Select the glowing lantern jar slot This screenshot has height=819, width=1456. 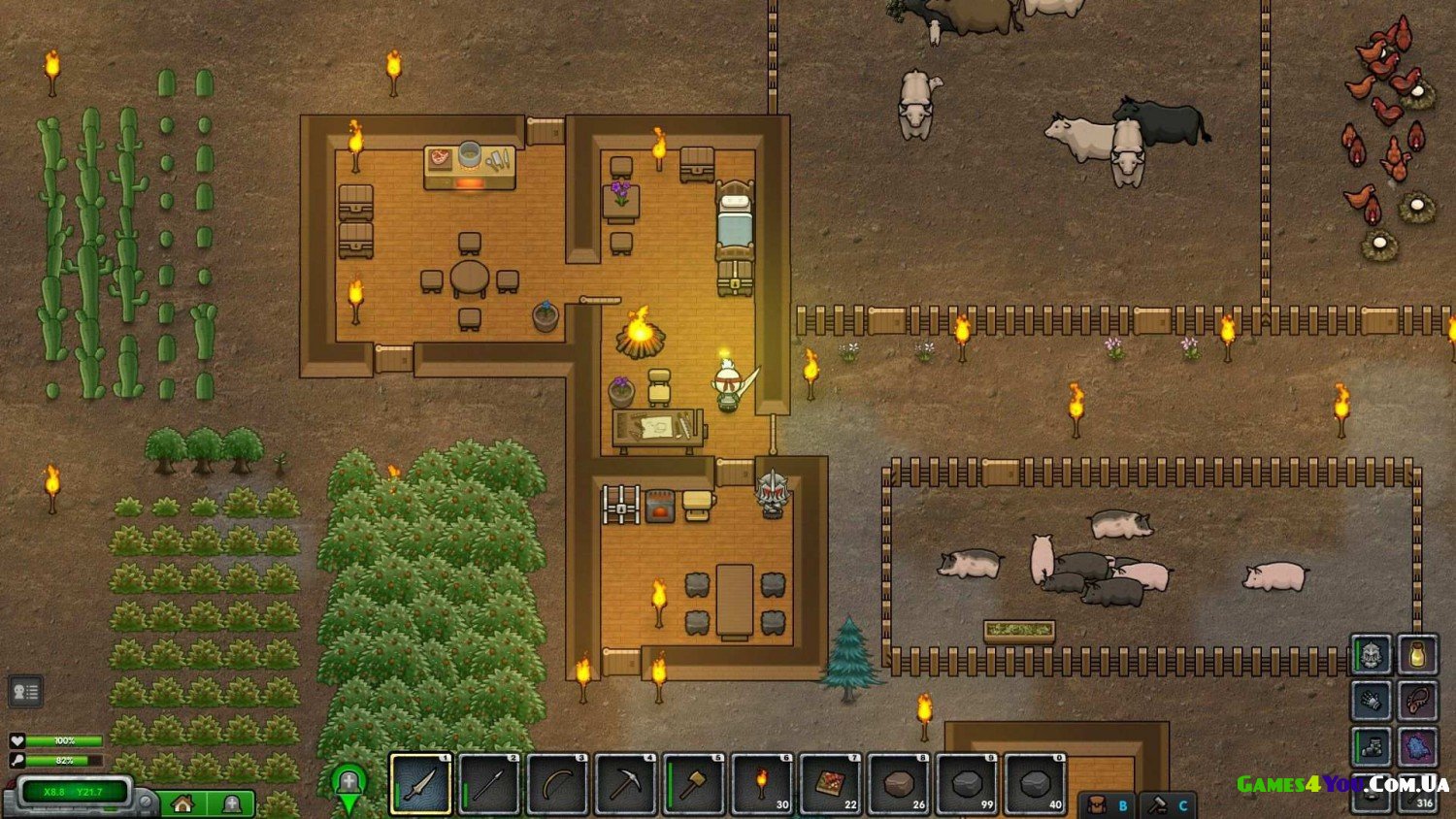[x=1417, y=655]
